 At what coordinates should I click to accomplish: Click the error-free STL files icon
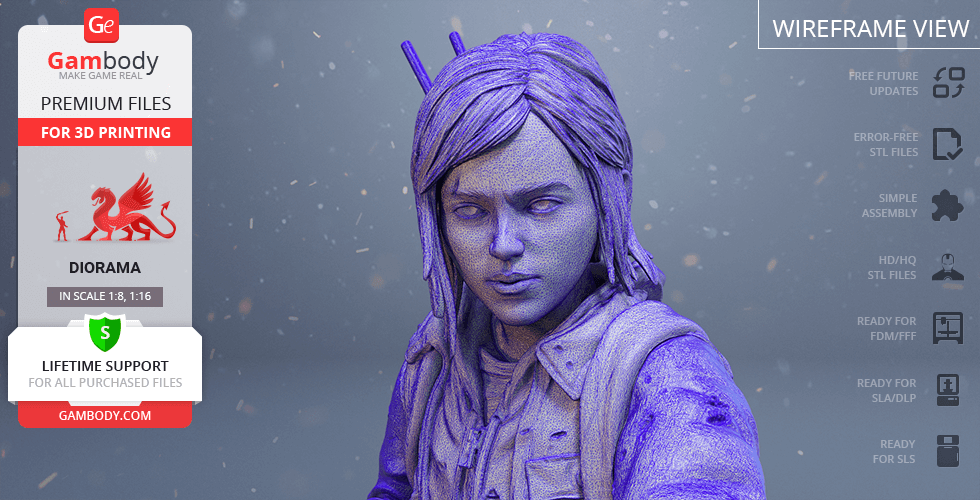(x=947, y=144)
